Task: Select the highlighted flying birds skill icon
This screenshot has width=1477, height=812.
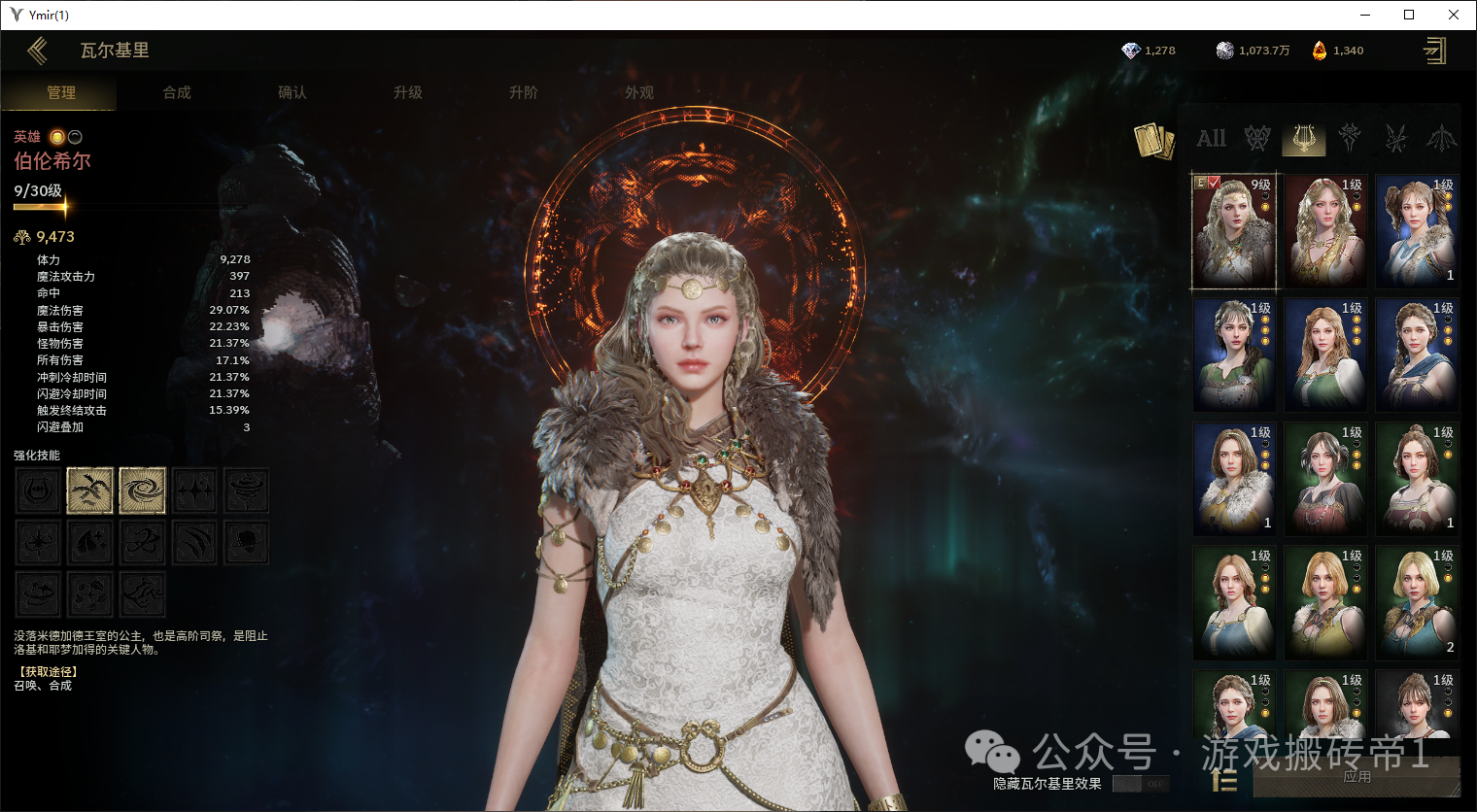Action: [90, 491]
